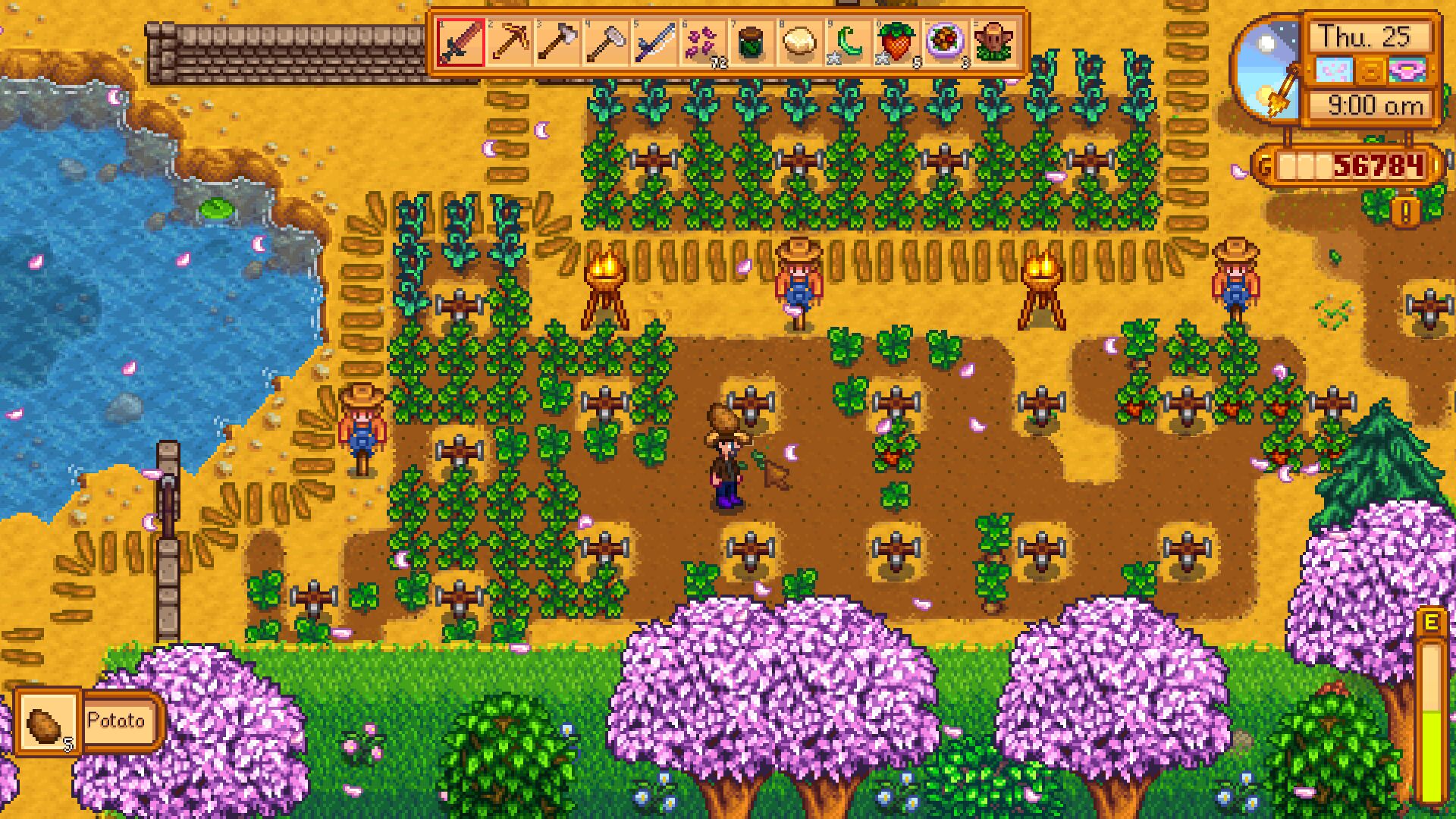This screenshot has height=819, width=1456.
Task: Select the strawberry stack in the hotbar
Action: coord(898,42)
